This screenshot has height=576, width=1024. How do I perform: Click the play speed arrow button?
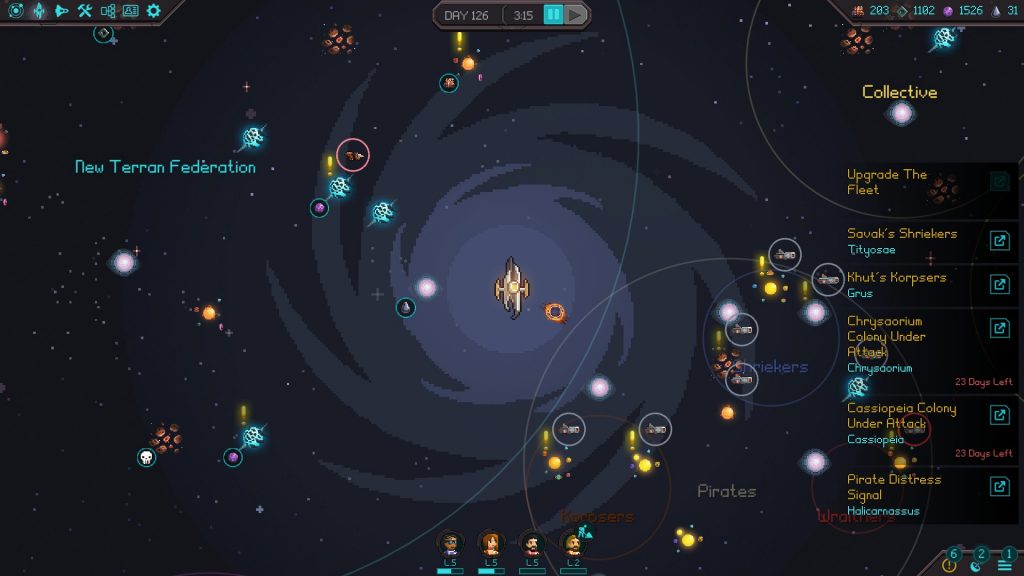(x=575, y=15)
